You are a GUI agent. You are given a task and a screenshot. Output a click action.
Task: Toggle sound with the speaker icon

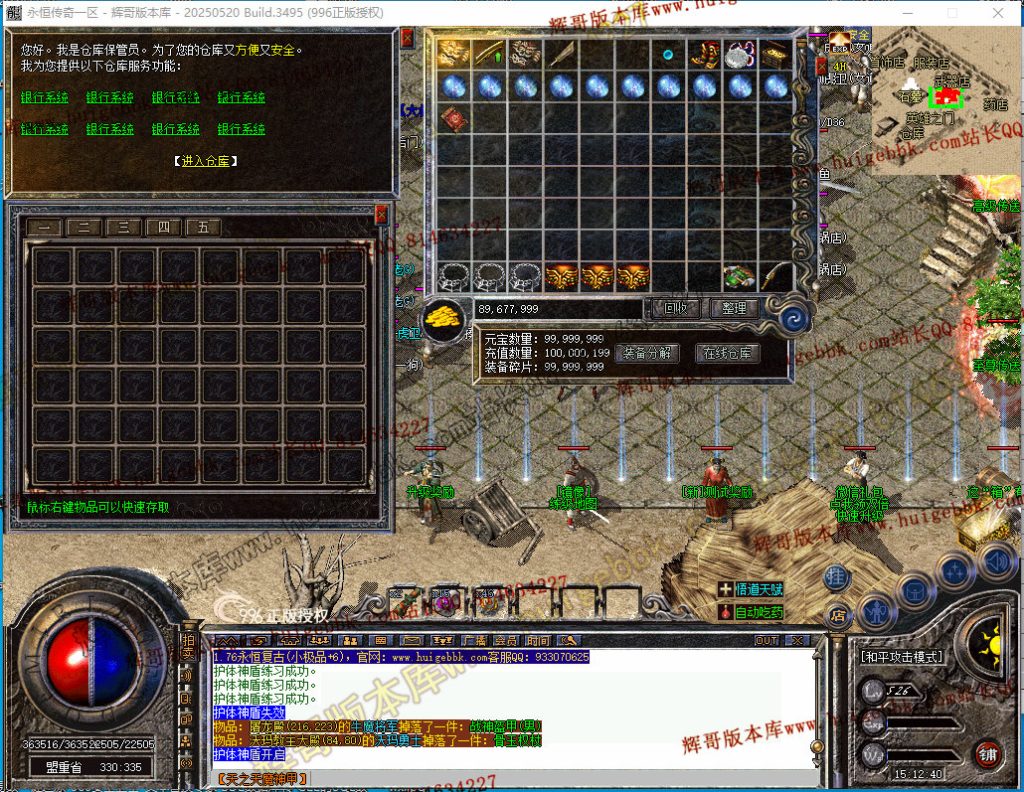click(994, 561)
